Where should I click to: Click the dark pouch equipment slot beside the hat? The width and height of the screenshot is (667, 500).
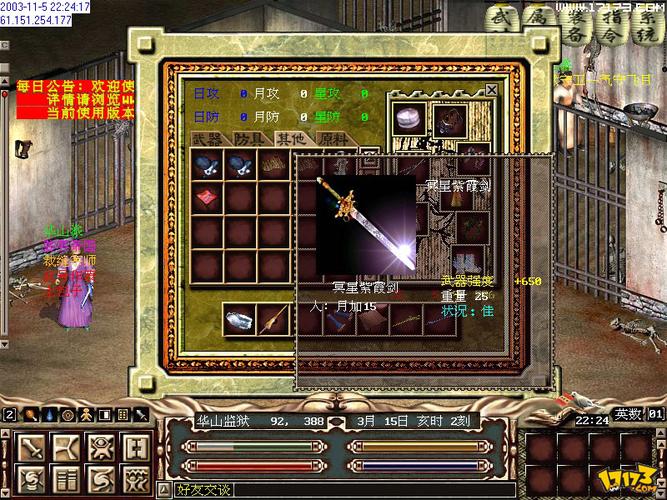[446, 119]
